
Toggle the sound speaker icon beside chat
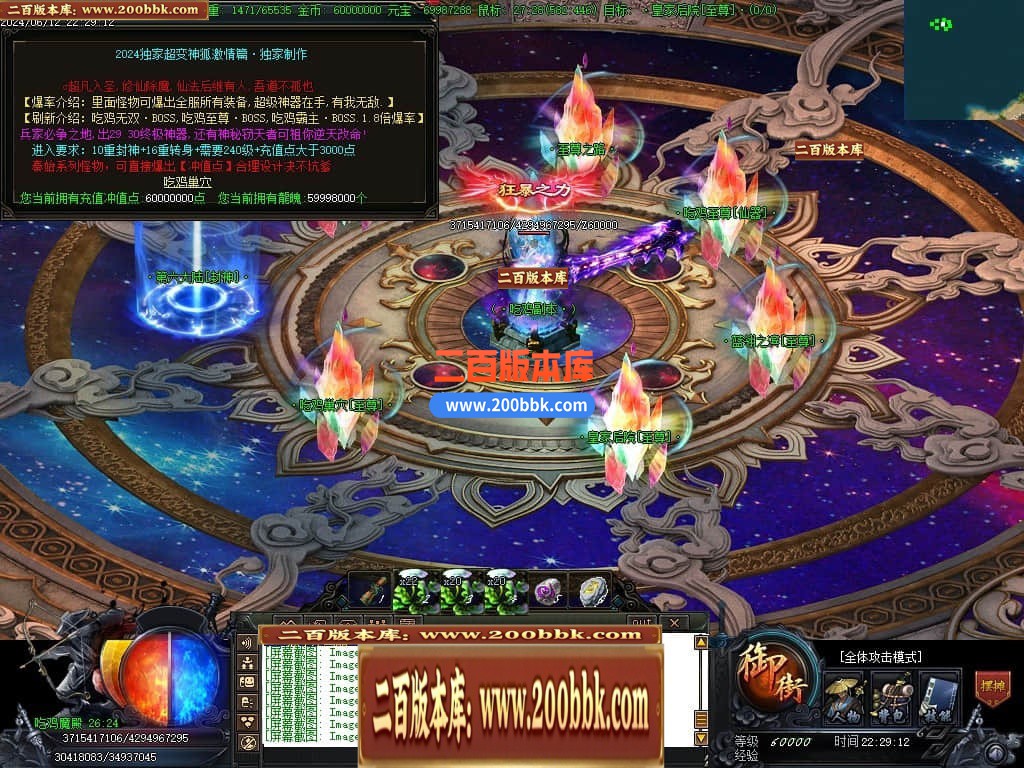tap(247, 643)
